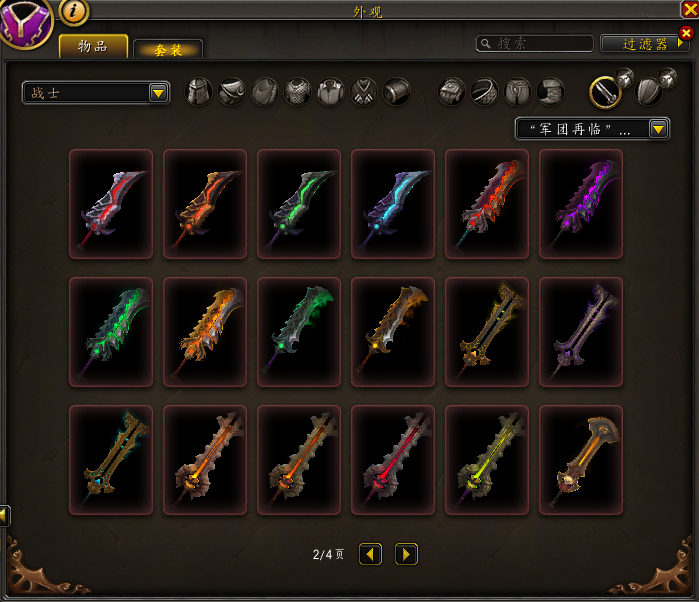Go to the next appearance page
The image size is (699, 602).
coord(406,554)
